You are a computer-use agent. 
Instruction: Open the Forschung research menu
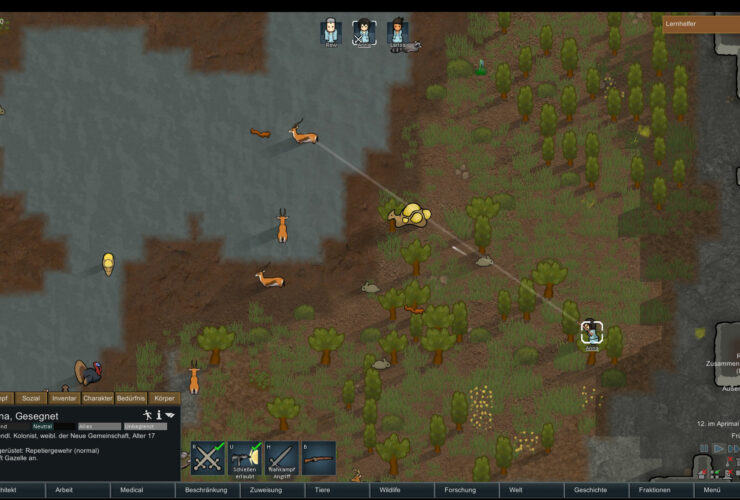point(460,490)
